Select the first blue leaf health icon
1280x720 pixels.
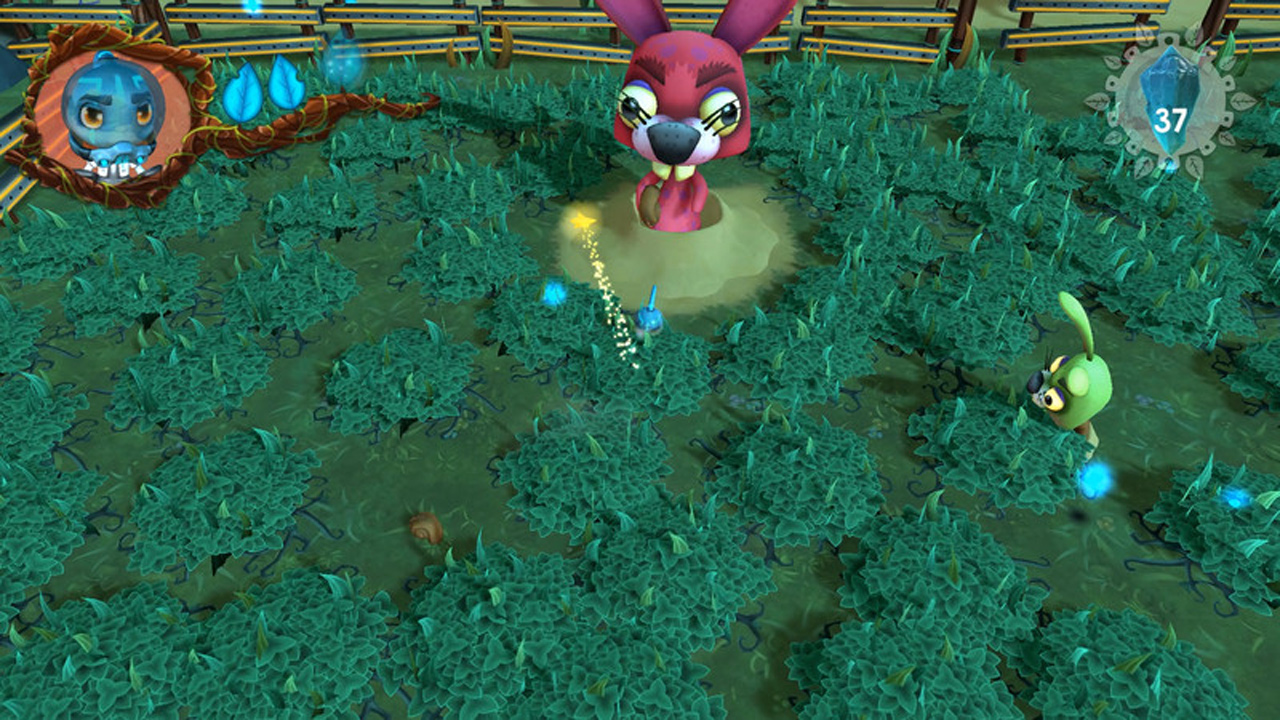242,90
